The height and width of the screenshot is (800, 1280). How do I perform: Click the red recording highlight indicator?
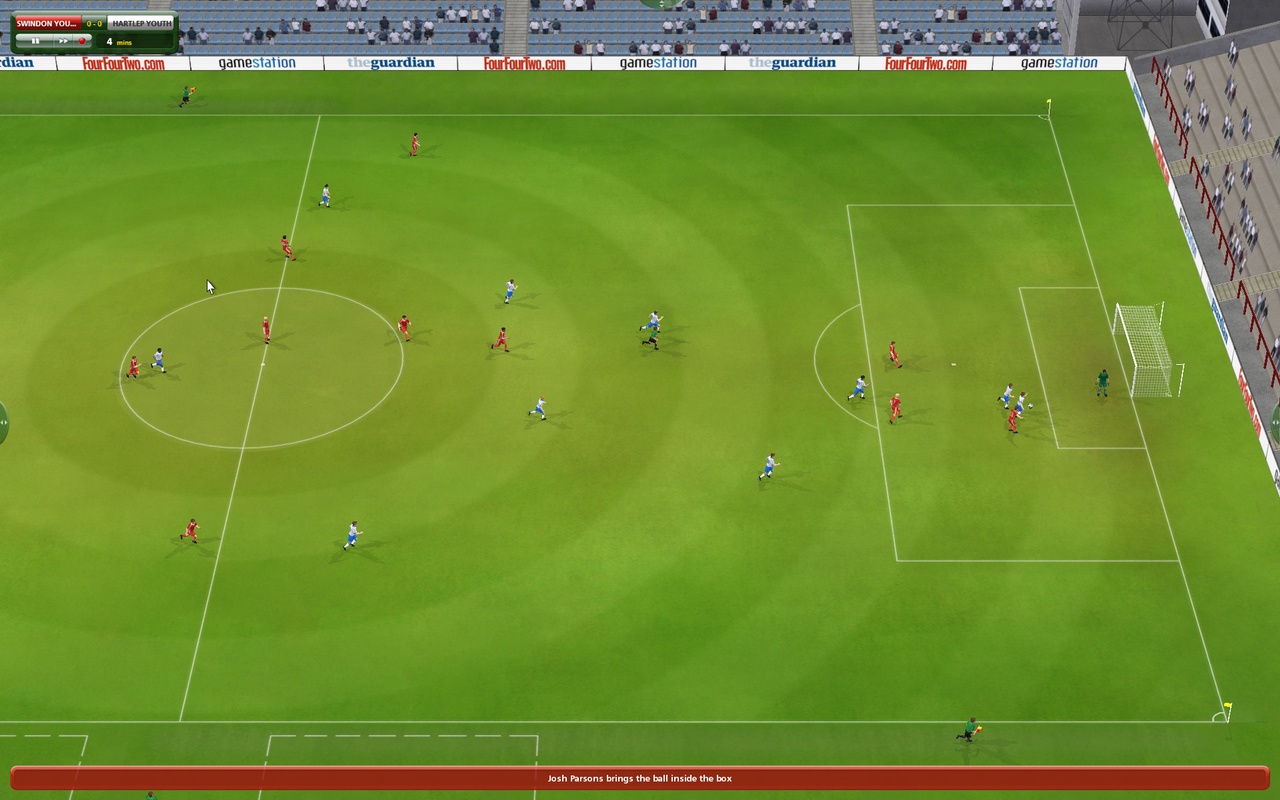tap(82, 40)
